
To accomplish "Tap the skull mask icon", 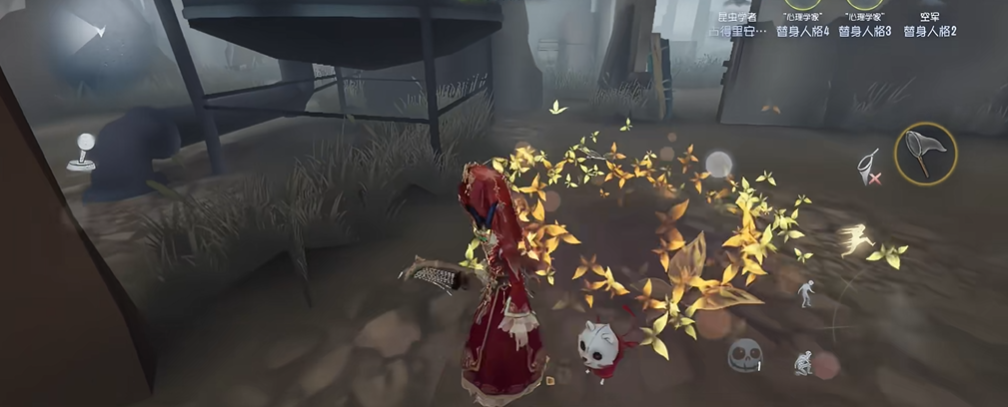I will point(744,354).
